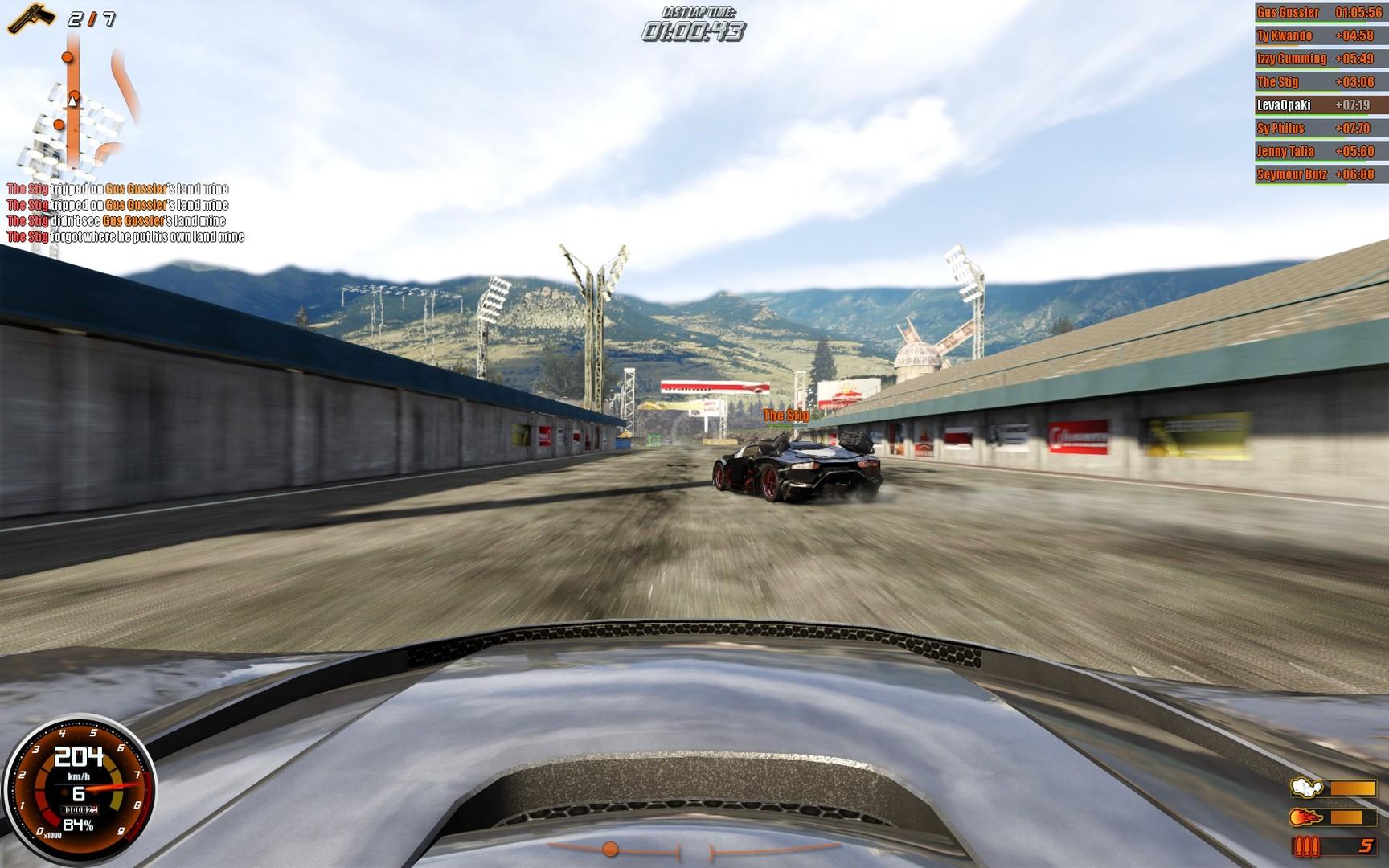Click the topmost orange checkpoint dot on minimap
Screen dimensions: 1389x868
(x=65, y=58)
